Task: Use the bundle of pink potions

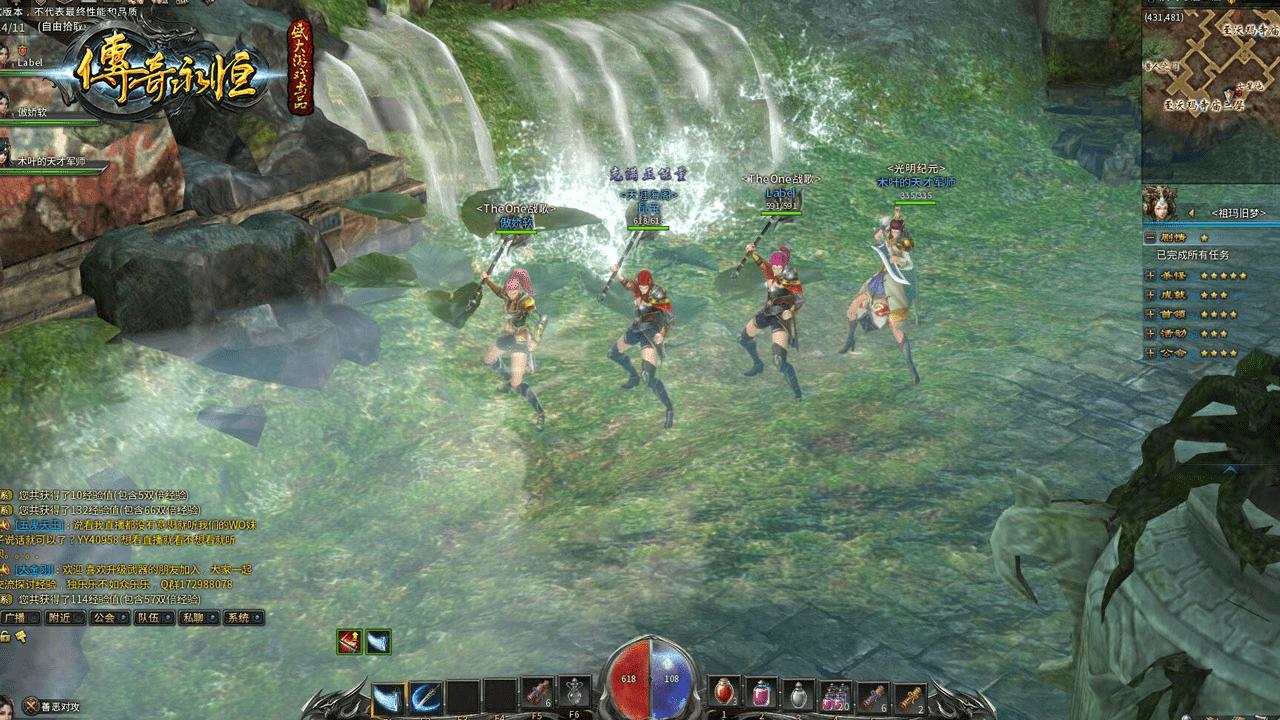Action: point(834,693)
